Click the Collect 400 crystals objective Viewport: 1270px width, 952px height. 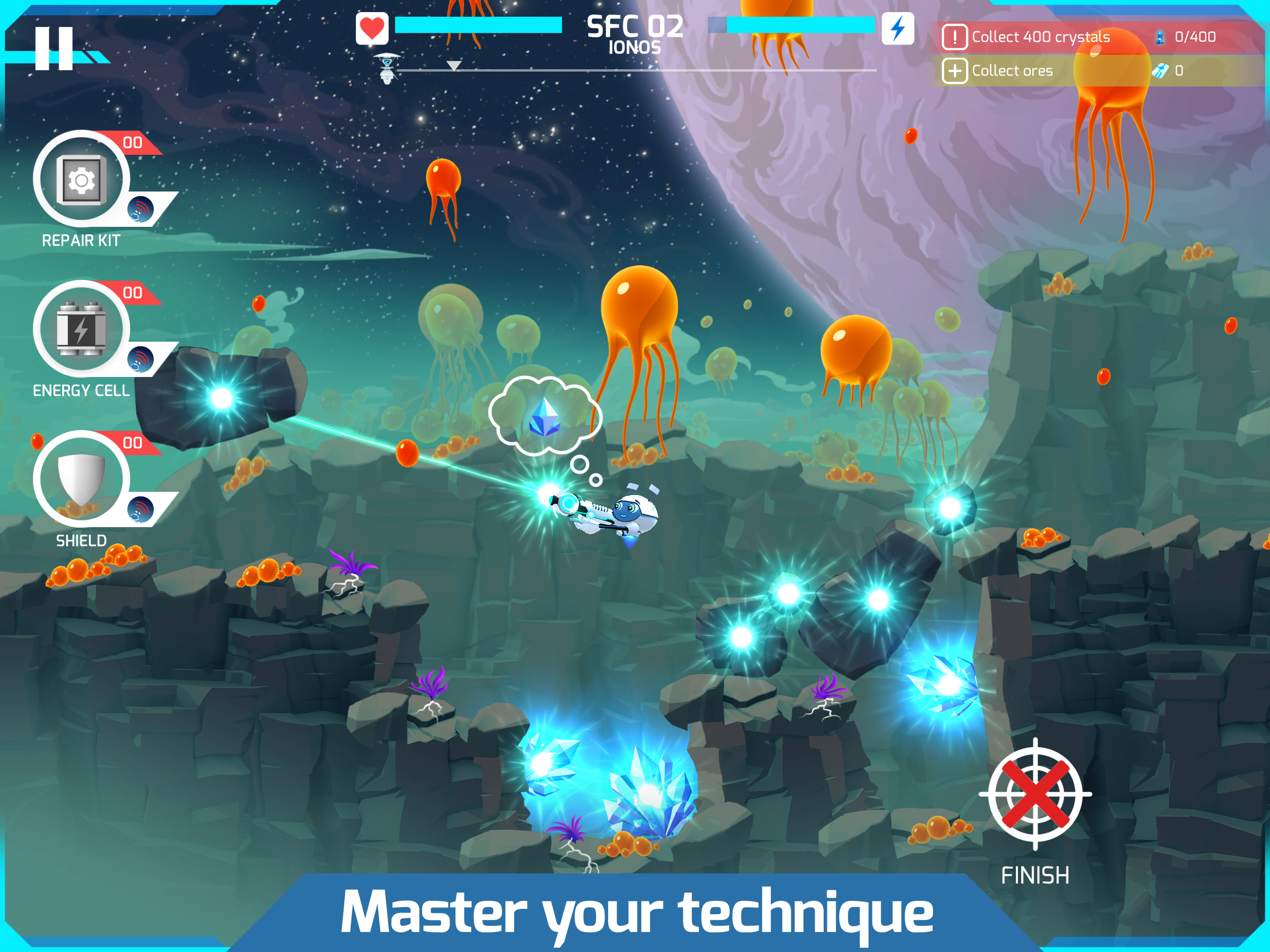point(1040,36)
